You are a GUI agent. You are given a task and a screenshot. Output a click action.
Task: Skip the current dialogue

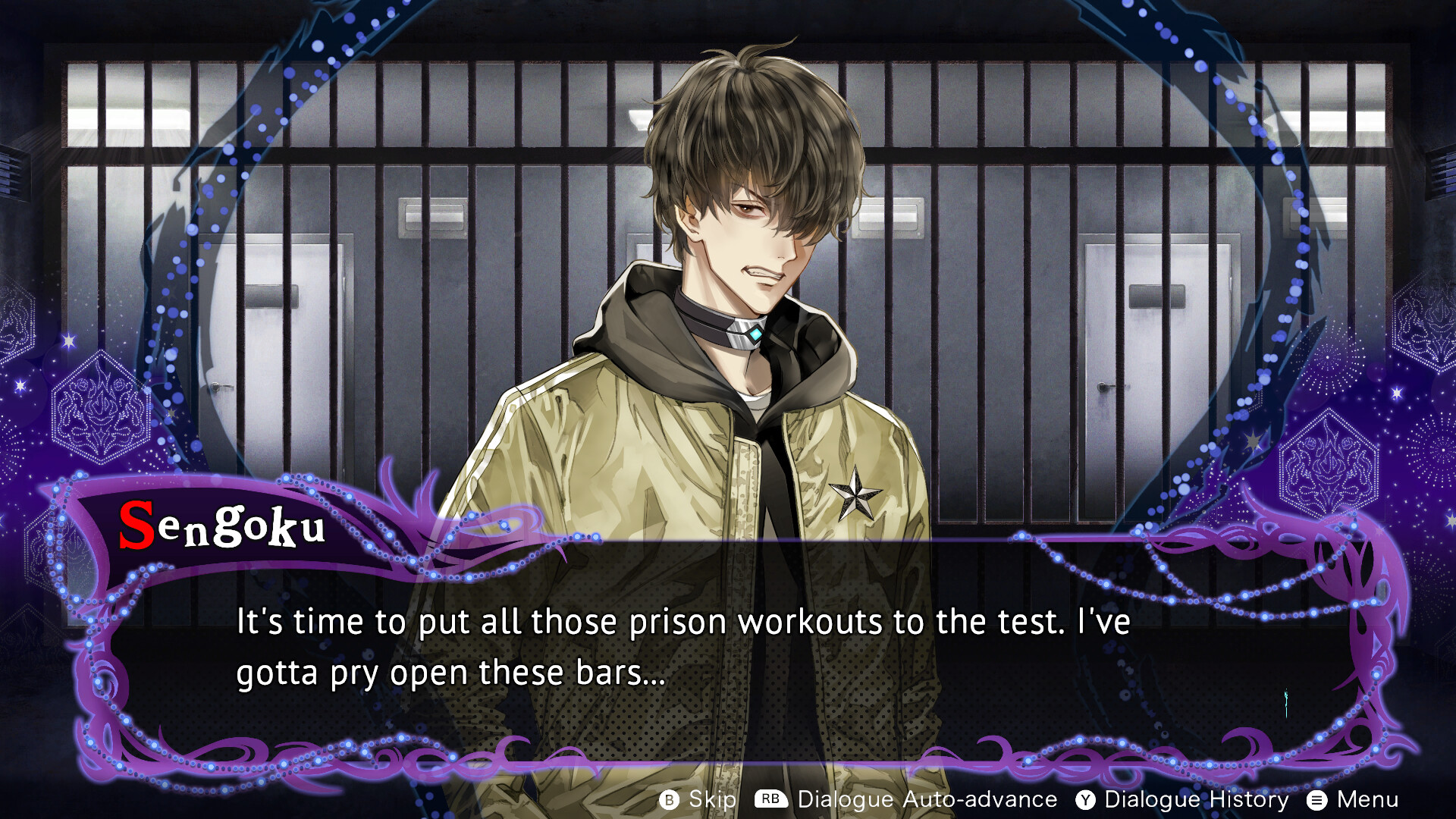[698, 799]
